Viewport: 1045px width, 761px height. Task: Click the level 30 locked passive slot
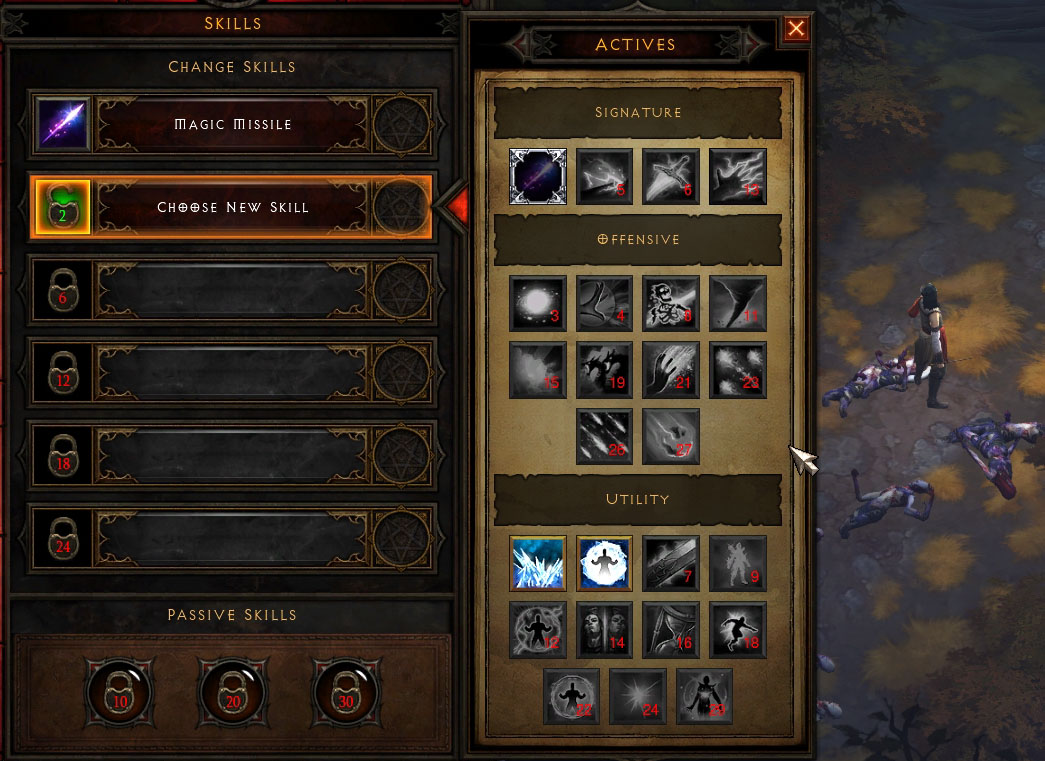point(346,688)
